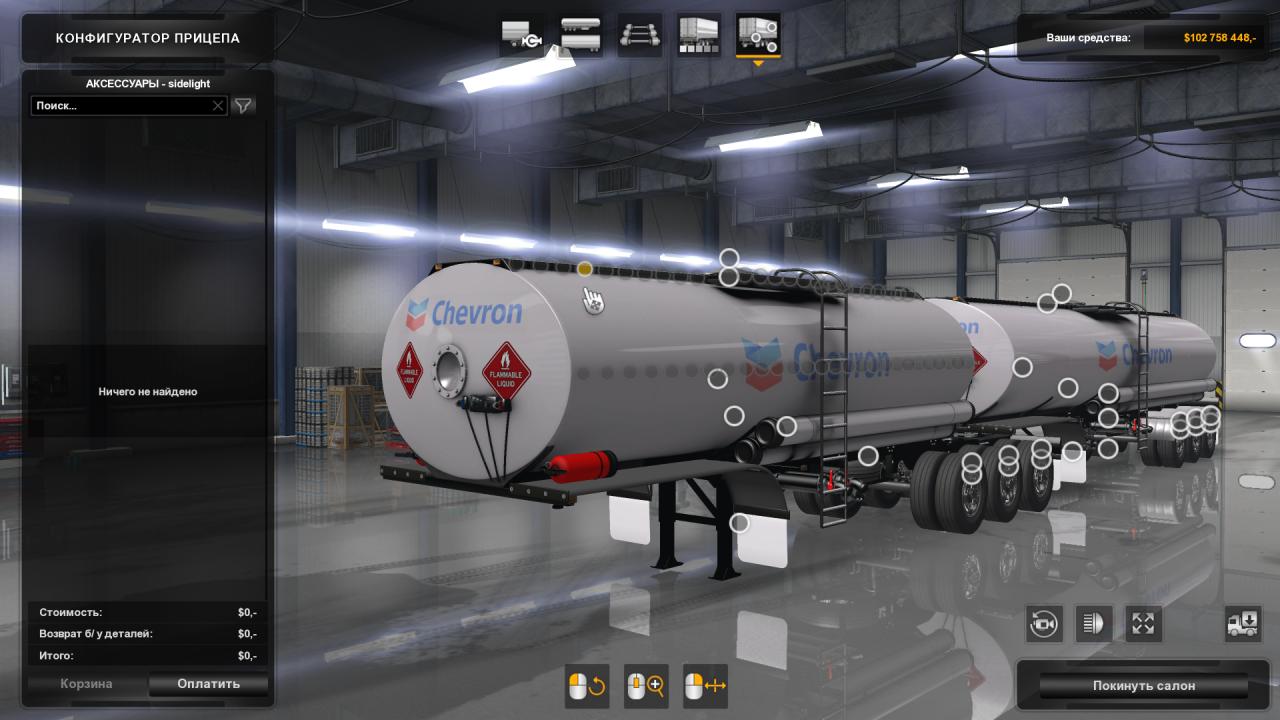This screenshot has width=1280, height=720.
Task: Open the axles chassis tab
Action: [640, 35]
